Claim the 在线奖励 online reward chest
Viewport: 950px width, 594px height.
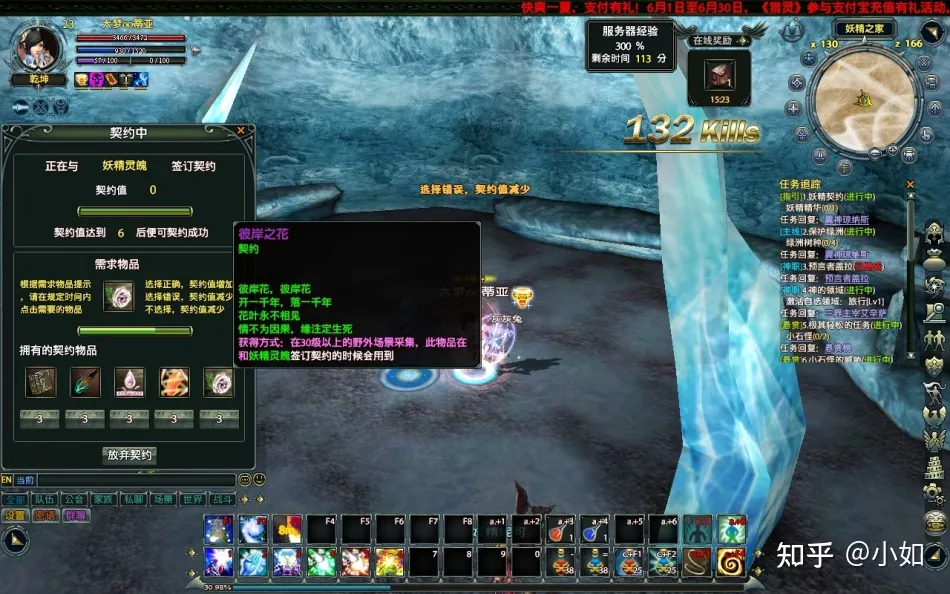[720, 76]
